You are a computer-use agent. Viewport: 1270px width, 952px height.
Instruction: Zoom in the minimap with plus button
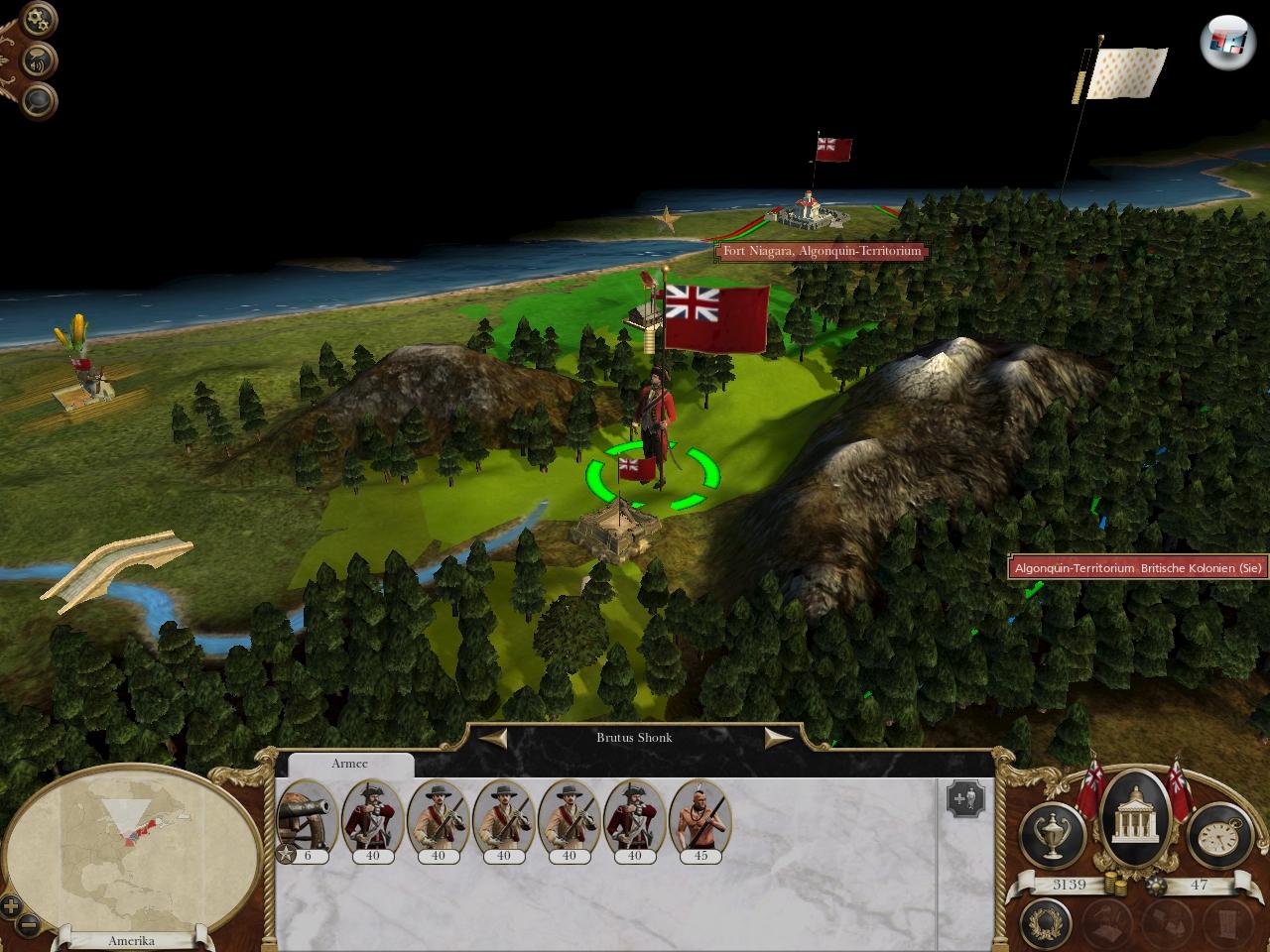click(x=11, y=904)
